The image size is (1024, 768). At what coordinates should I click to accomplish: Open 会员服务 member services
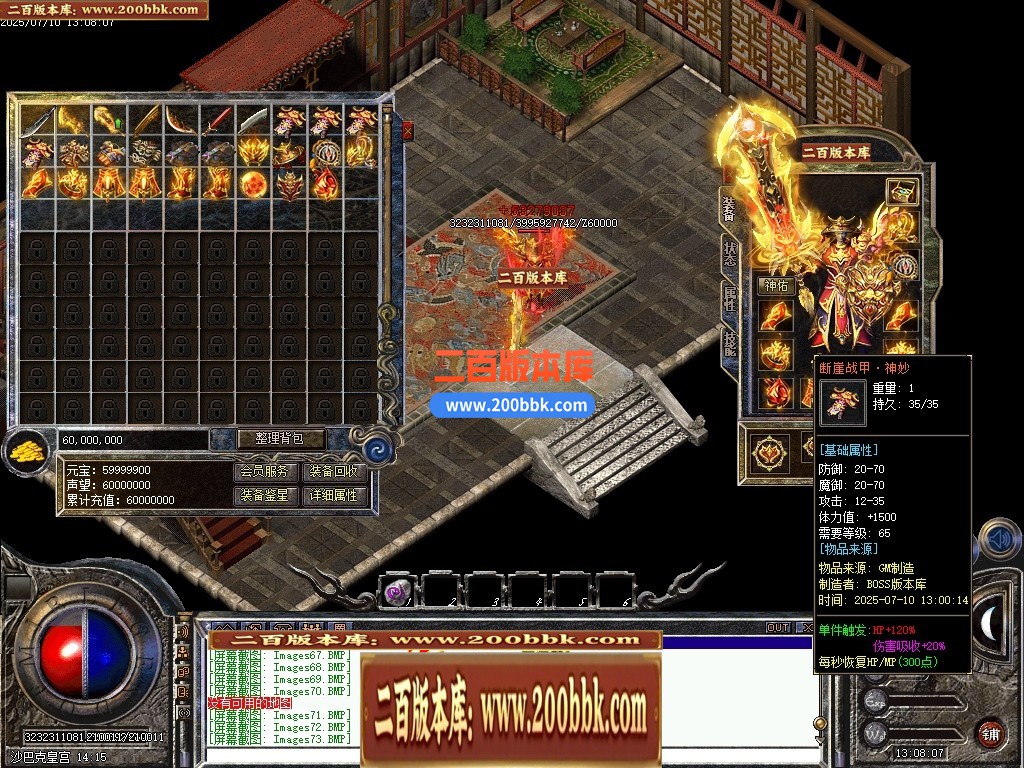coord(267,472)
